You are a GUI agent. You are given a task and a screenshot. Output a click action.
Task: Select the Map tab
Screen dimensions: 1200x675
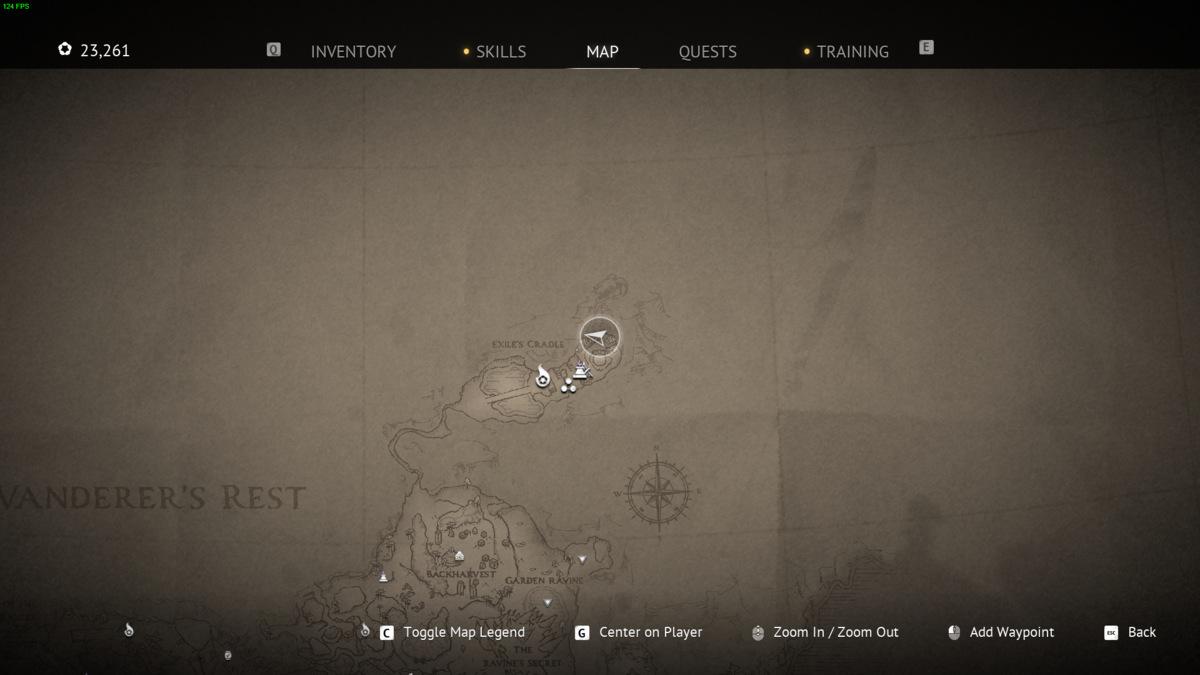click(602, 52)
